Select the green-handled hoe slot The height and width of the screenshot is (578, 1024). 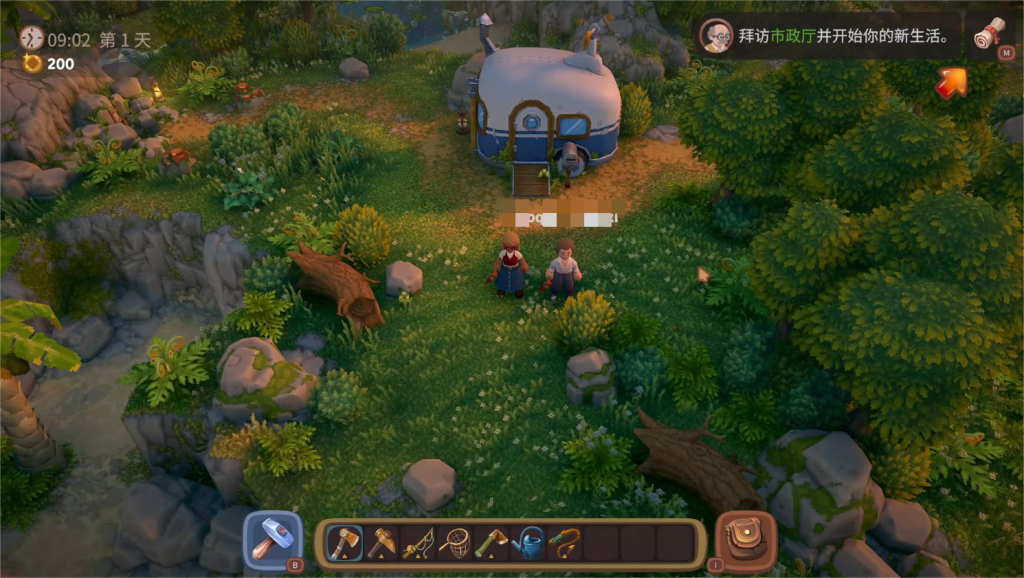point(491,543)
